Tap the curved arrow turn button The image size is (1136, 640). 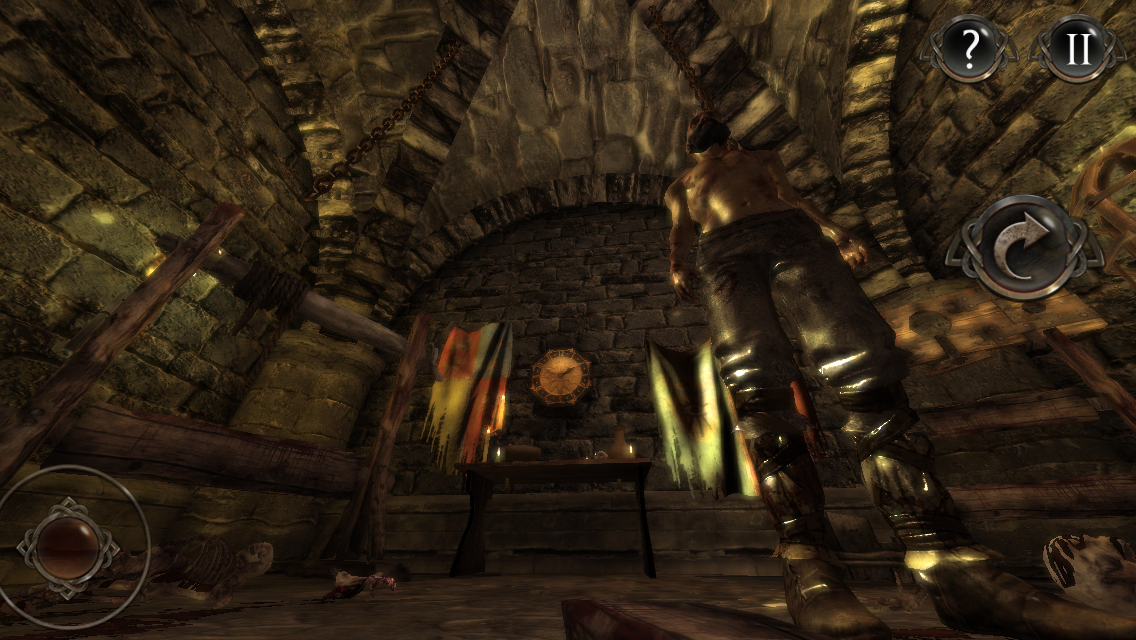coord(1021,249)
